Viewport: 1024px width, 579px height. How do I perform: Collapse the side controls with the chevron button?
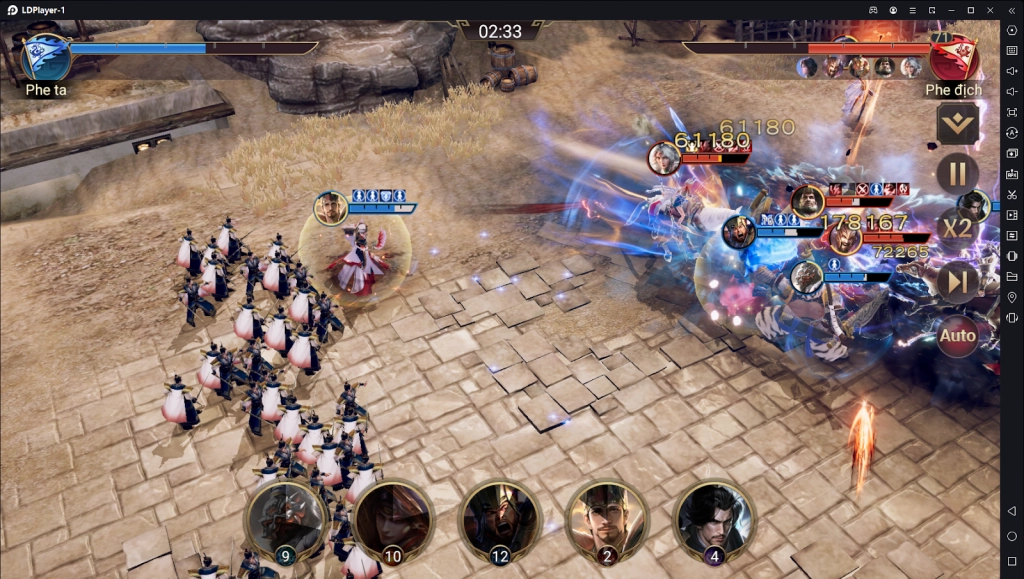tap(957, 124)
